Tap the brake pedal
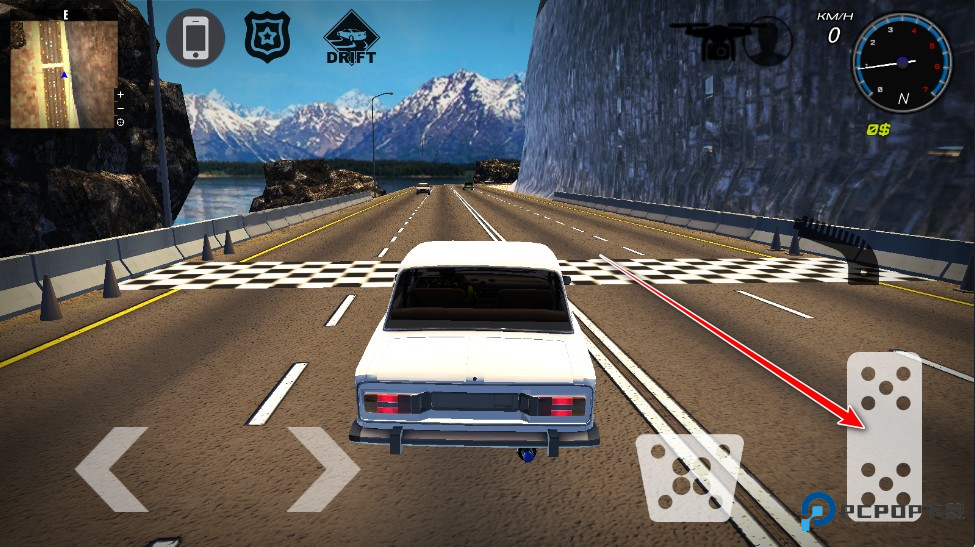 tap(691, 476)
